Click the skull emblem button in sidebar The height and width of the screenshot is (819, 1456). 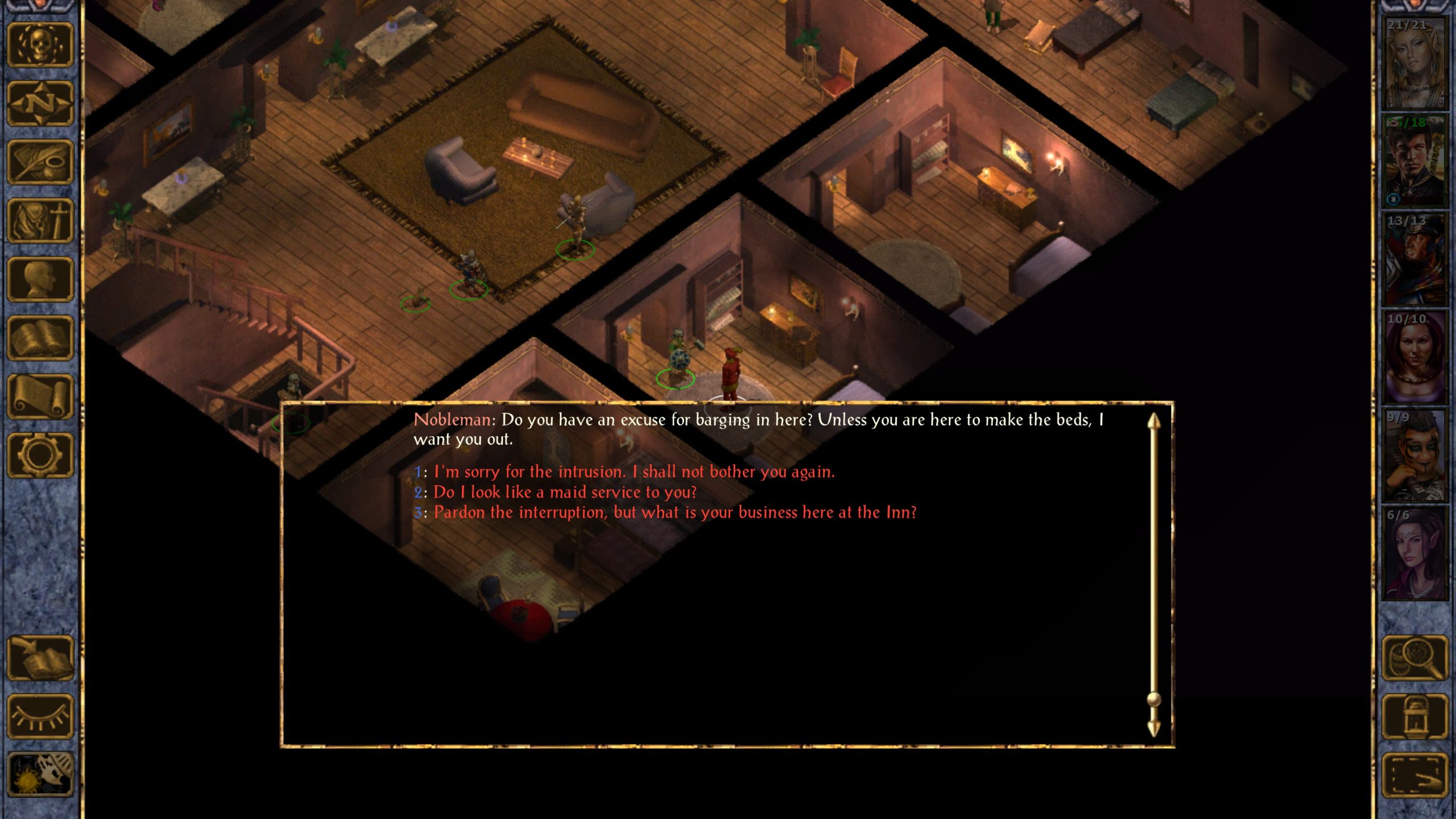(40, 45)
